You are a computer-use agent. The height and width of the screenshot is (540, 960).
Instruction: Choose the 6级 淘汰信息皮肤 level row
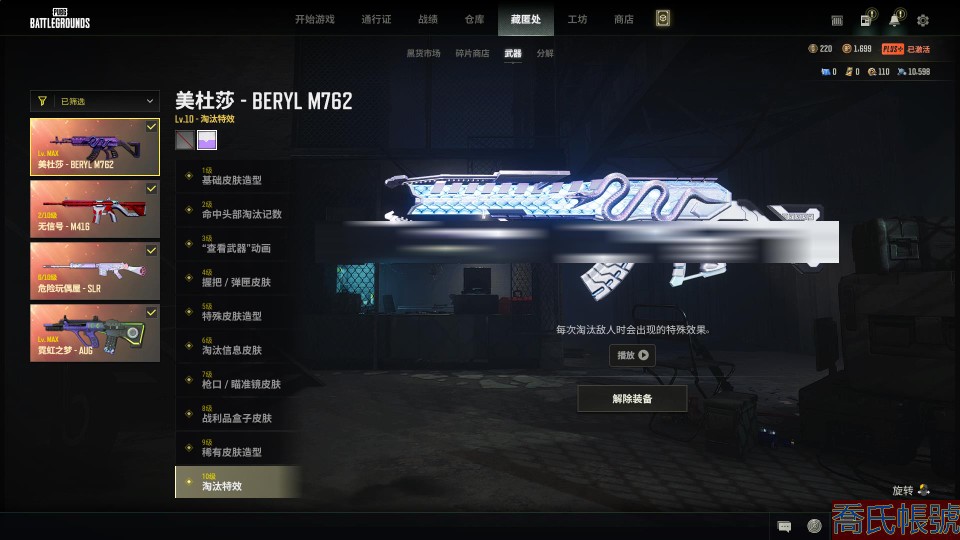tap(237, 346)
